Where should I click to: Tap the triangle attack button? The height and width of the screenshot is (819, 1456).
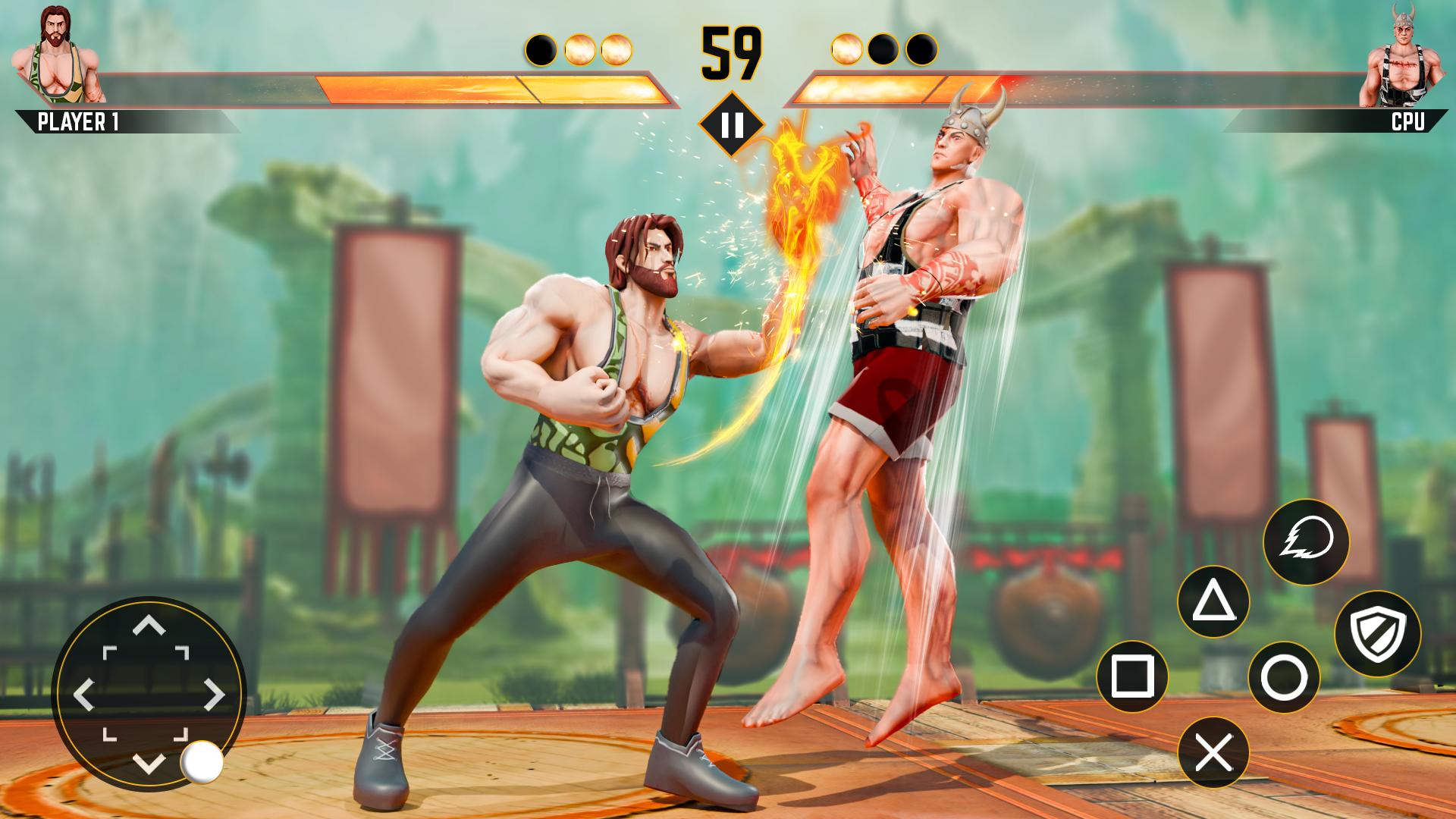1213,603
